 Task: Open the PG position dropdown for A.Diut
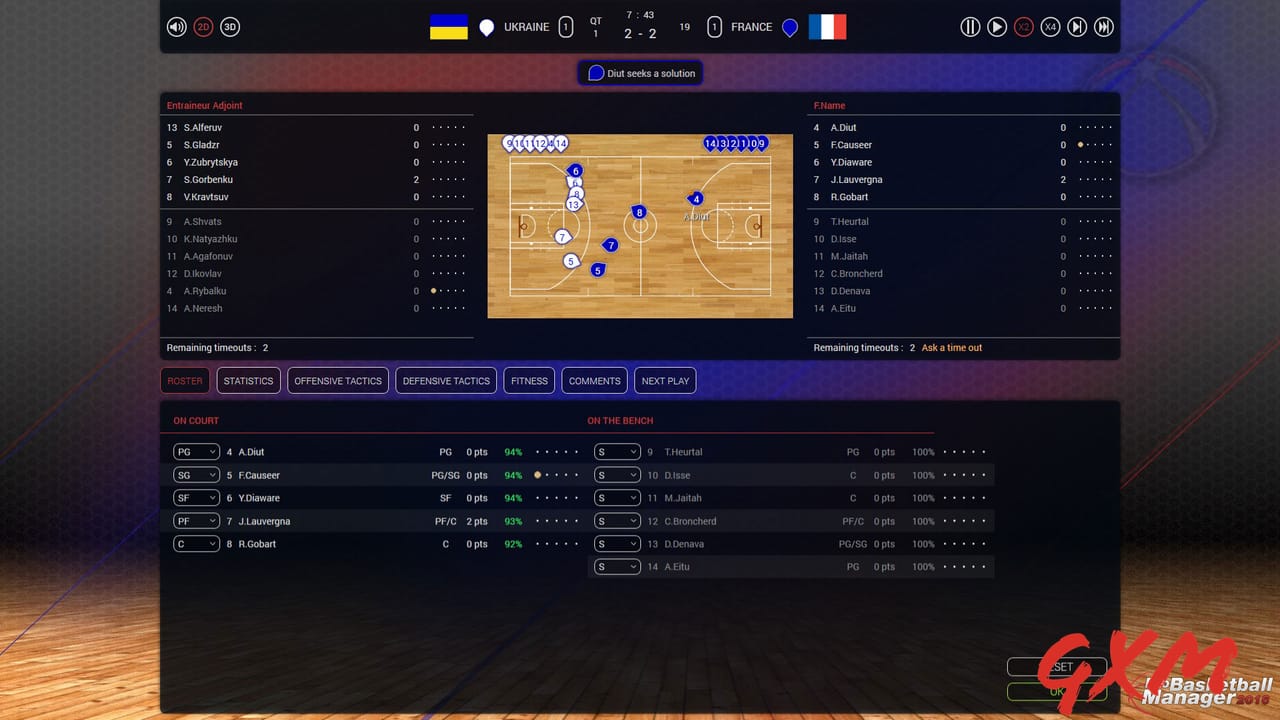click(x=196, y=451)
